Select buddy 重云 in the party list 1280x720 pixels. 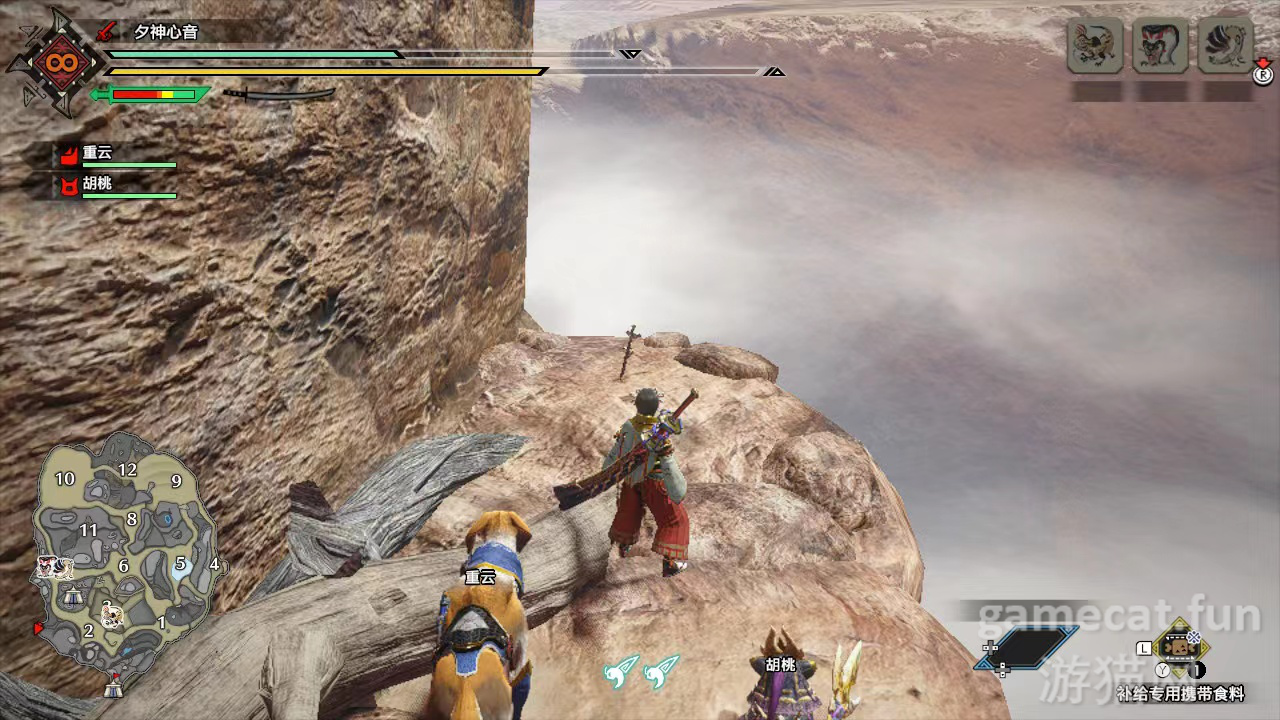pos(98,153)
